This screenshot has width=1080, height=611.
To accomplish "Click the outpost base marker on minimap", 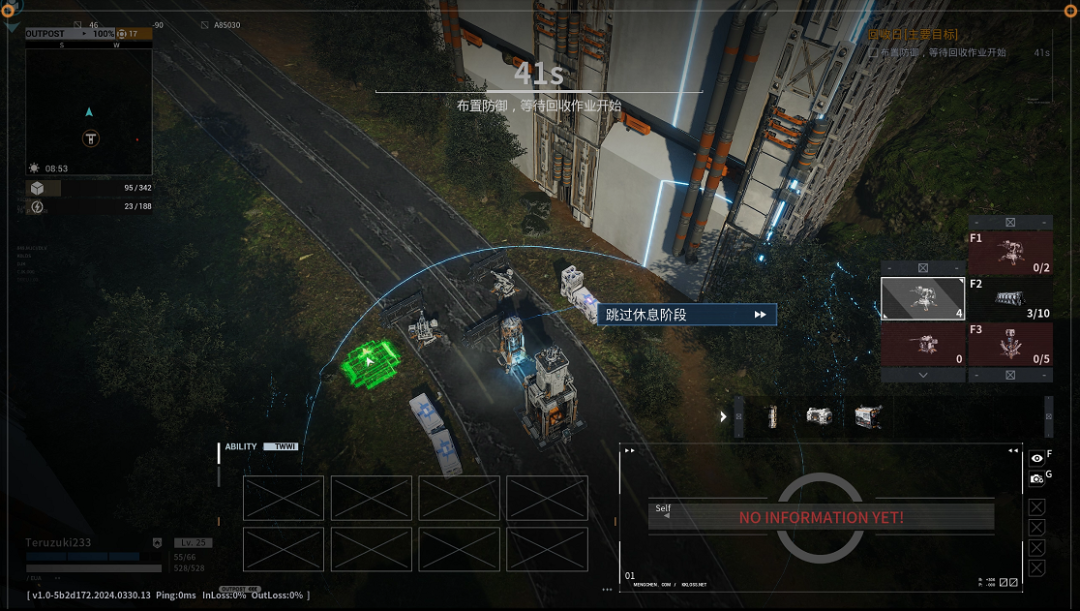I will pos(90,139).
